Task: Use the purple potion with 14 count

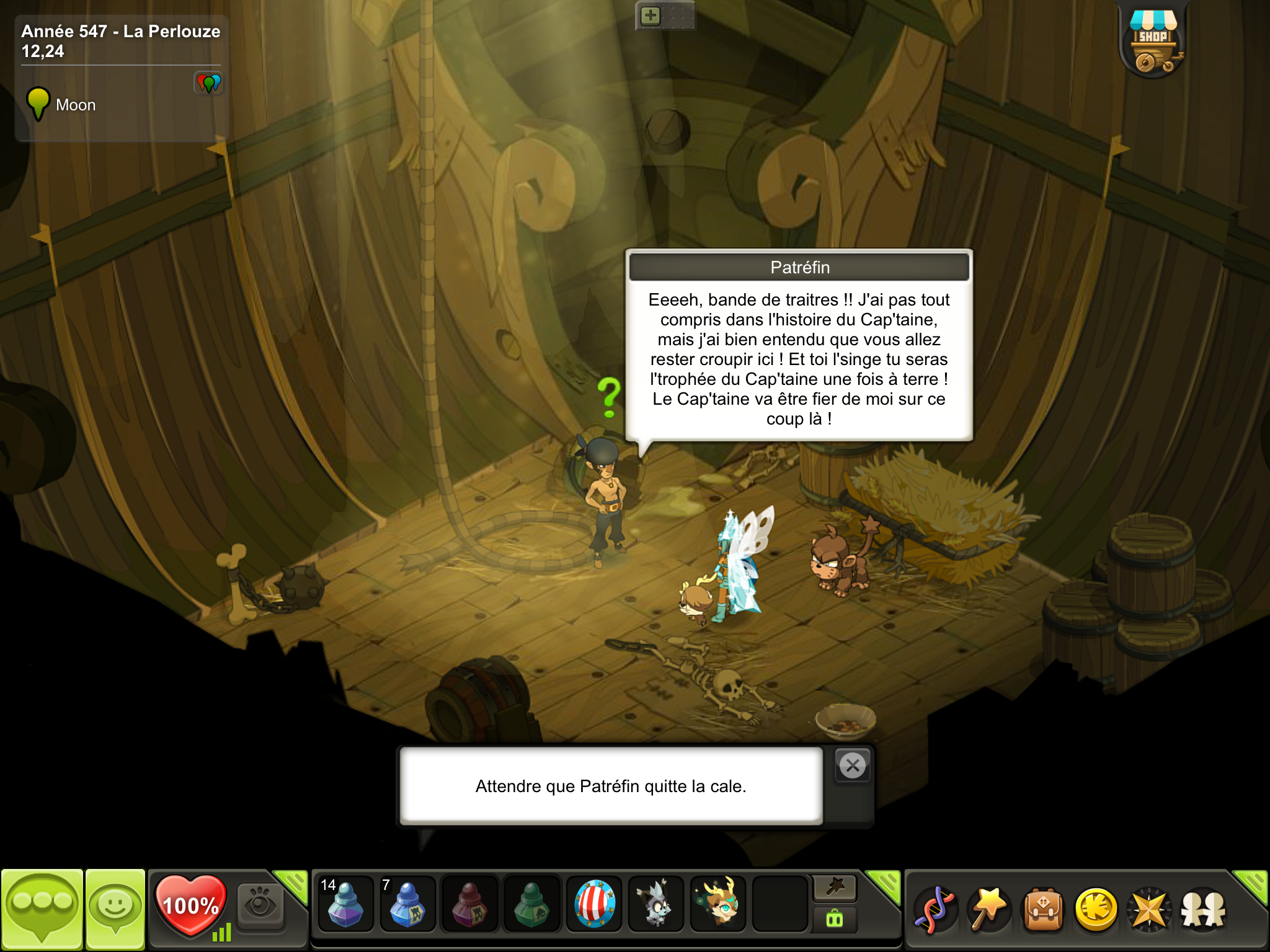Action: 345,904
